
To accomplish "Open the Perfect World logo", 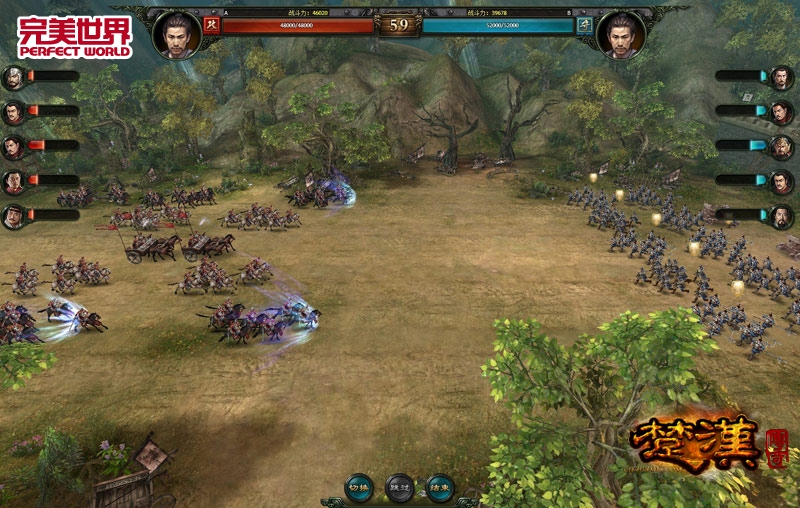I will pos(74,36).
